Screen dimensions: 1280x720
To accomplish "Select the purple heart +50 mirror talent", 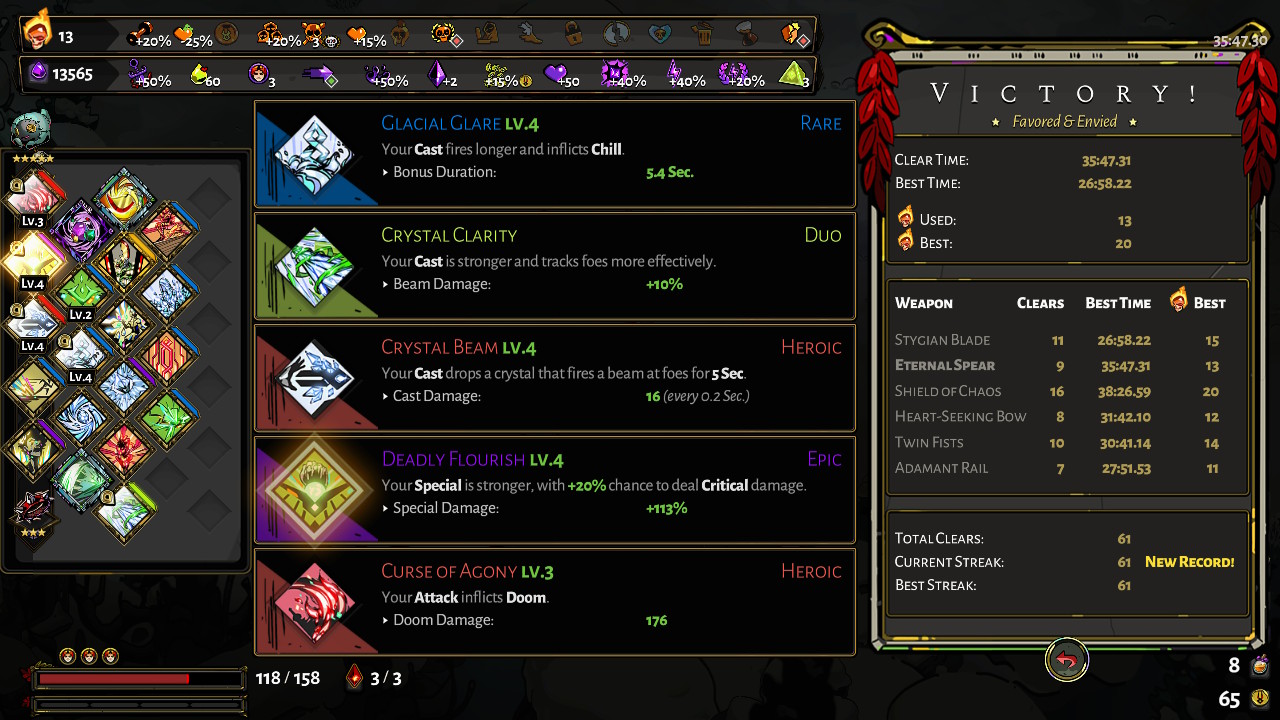I will [x=554, y=74].
